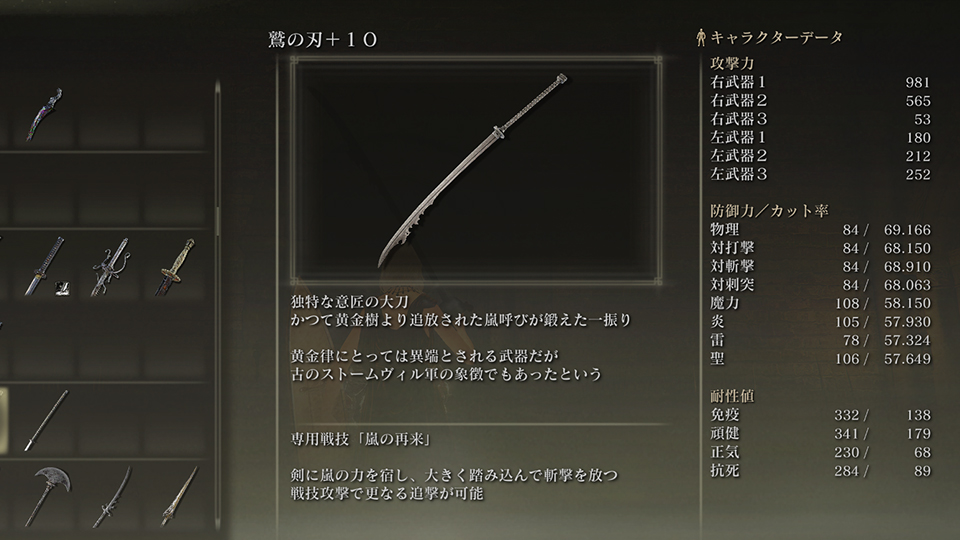The image size is (960, 540).
Task: Choose the dark serrated blade slot
Action: 111,494
